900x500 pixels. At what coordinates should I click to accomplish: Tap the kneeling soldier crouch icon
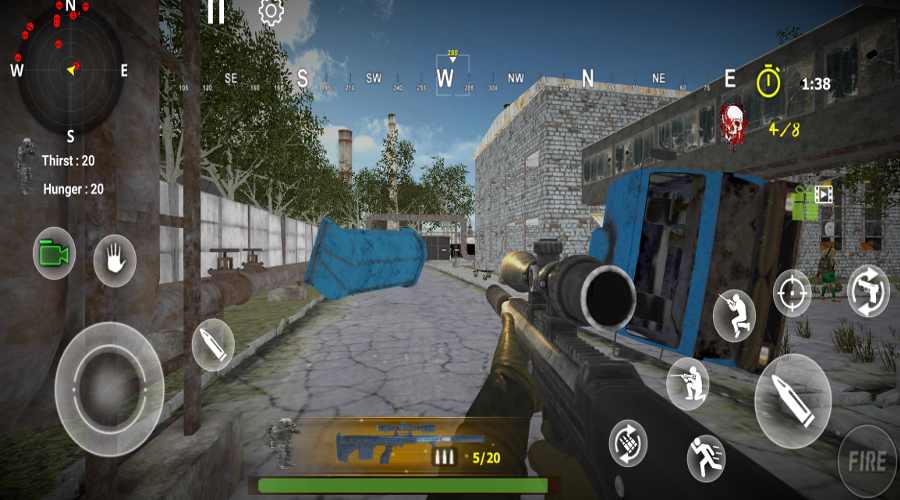click(688, 382)
